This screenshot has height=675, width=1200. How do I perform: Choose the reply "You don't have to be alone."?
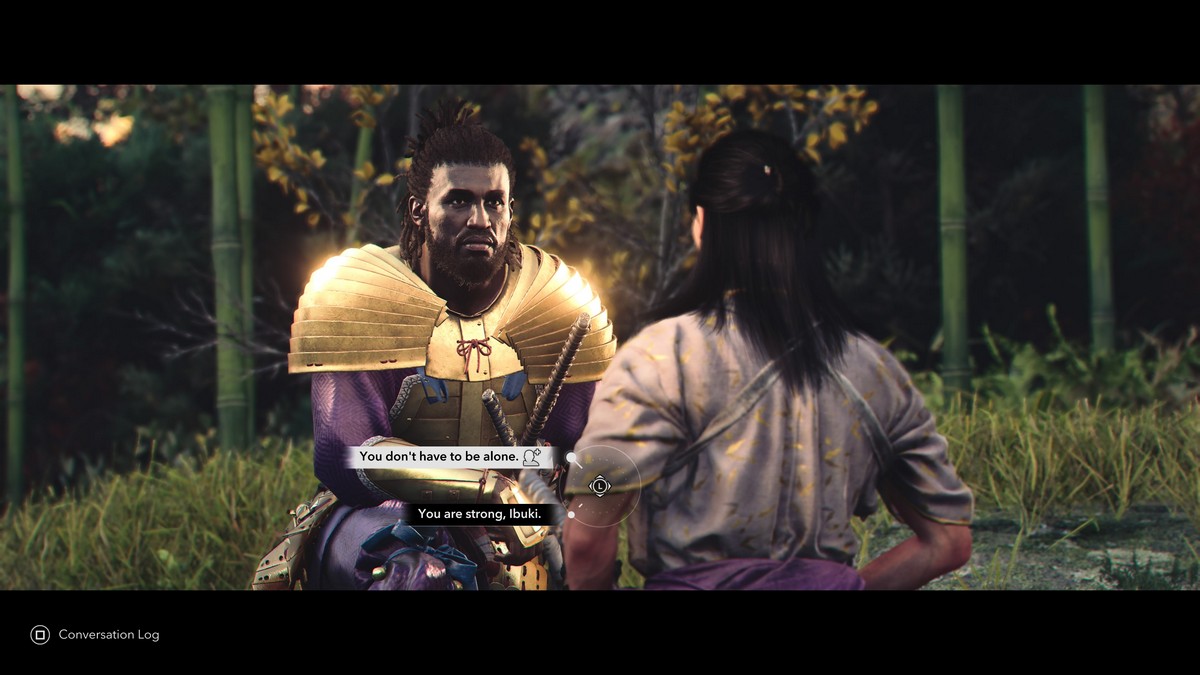(x=439, y=457)
